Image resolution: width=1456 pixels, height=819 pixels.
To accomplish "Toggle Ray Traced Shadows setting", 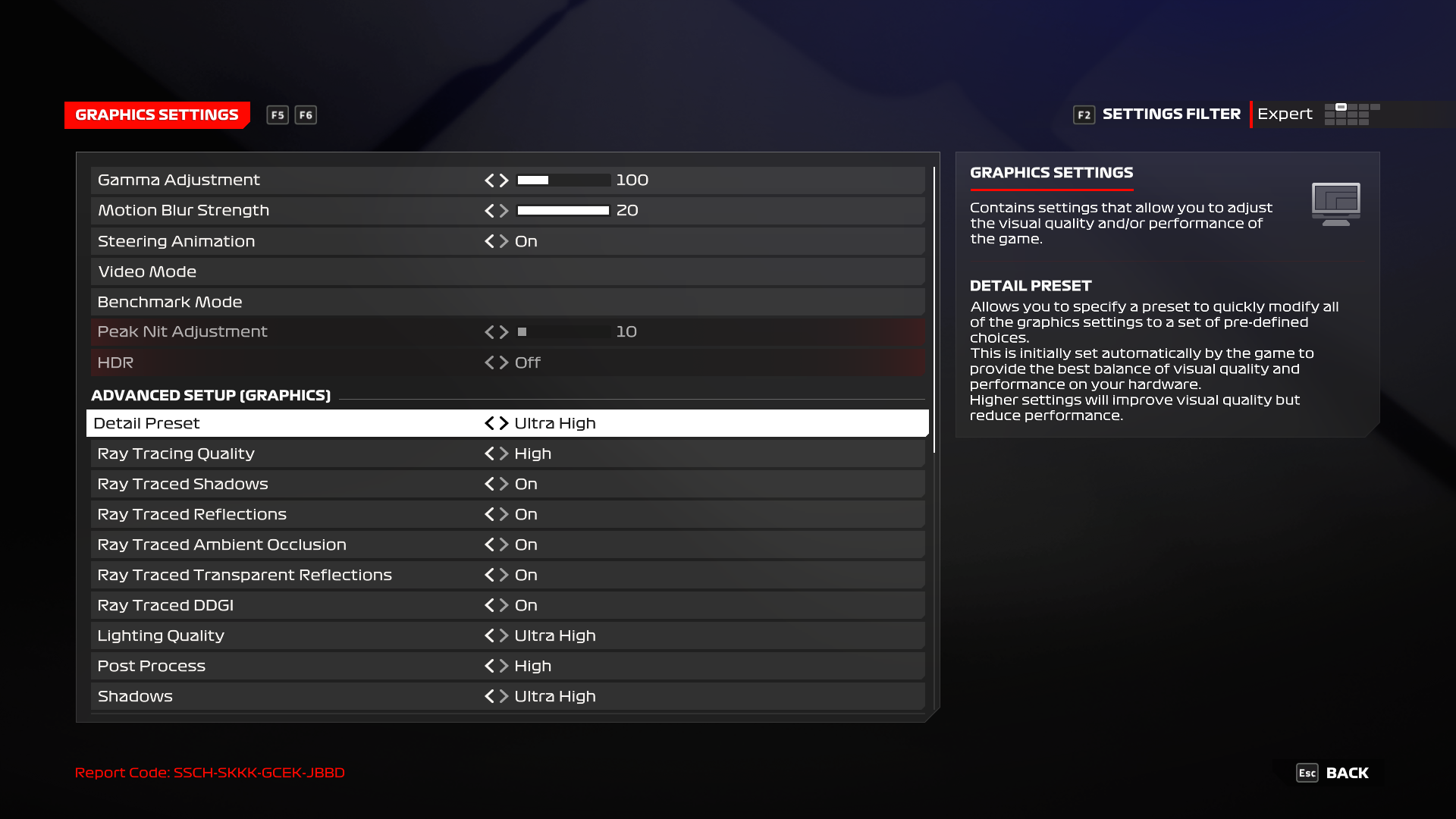I will [x=504, y=484].
